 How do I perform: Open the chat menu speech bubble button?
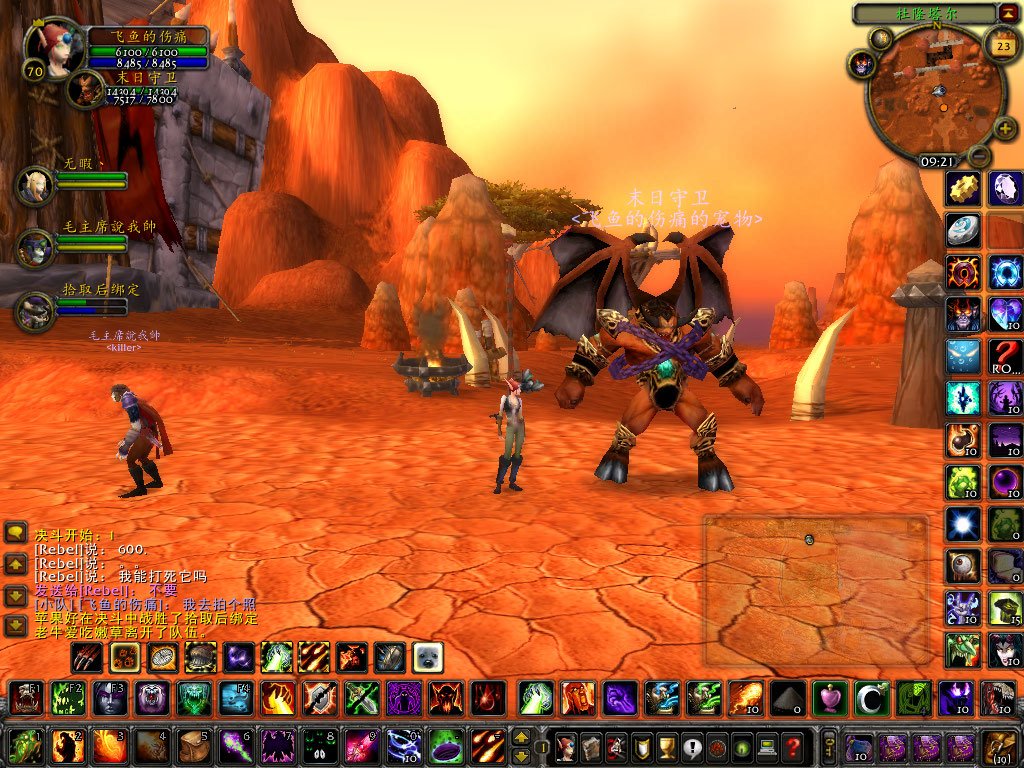pos(15,533)
